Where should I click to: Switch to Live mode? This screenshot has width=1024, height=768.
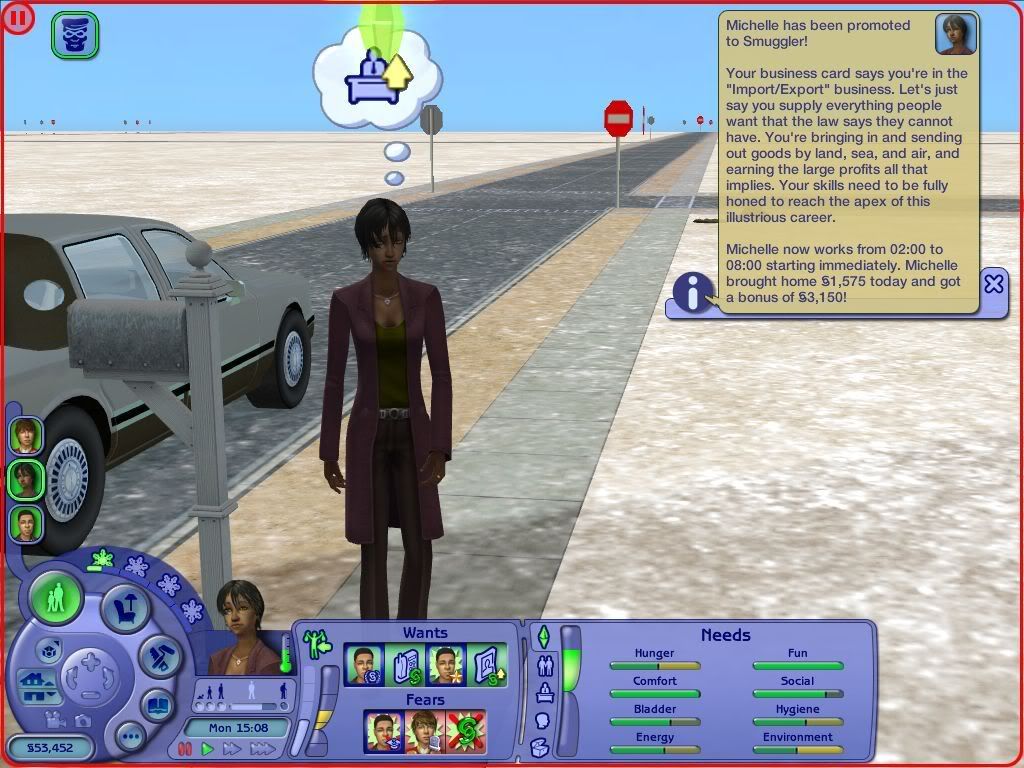click(x=57, y=600)
